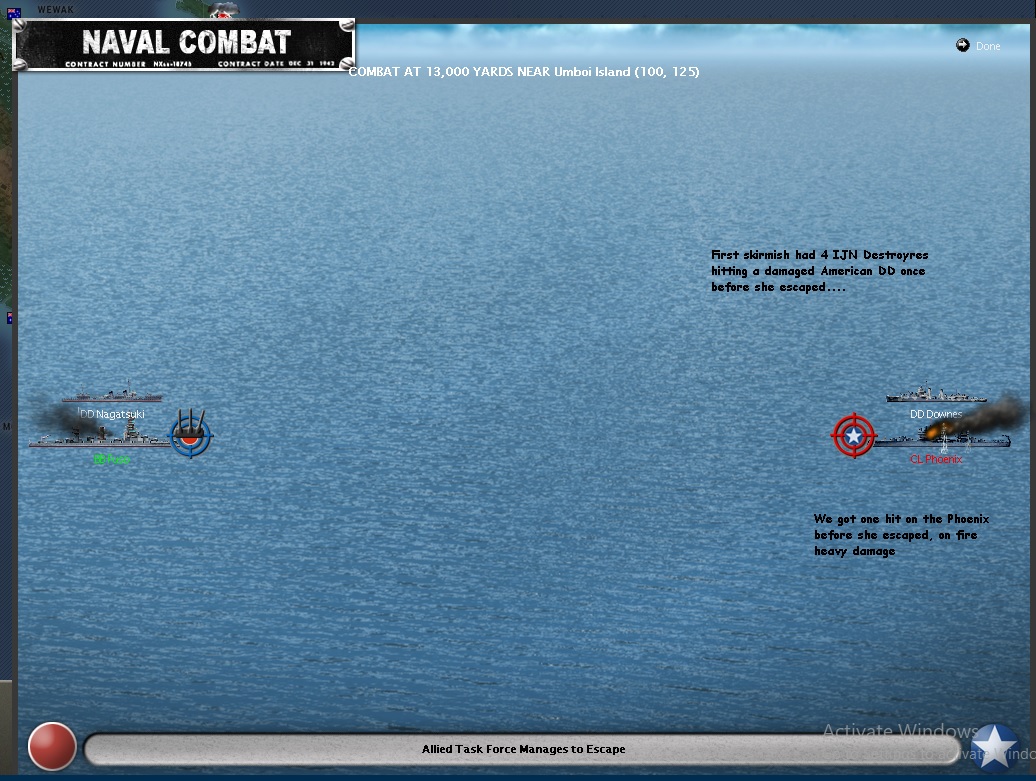
Task: Click the Done button
Action: [978, 46]
